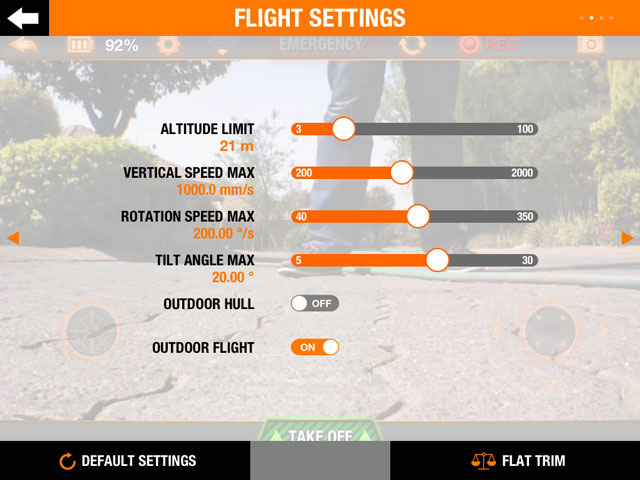Click the Altitude Limit slider handle
Image resolution: width=640 pixels, height=480 pixels.
coord(343,129)
